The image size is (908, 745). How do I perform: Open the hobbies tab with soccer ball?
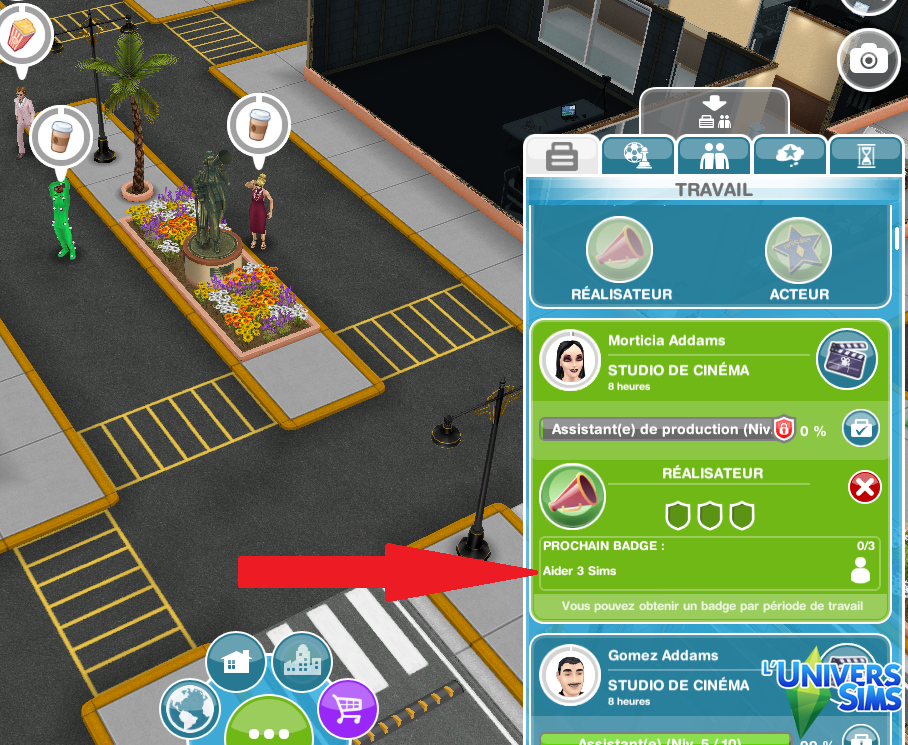click(x=637, y=157)
